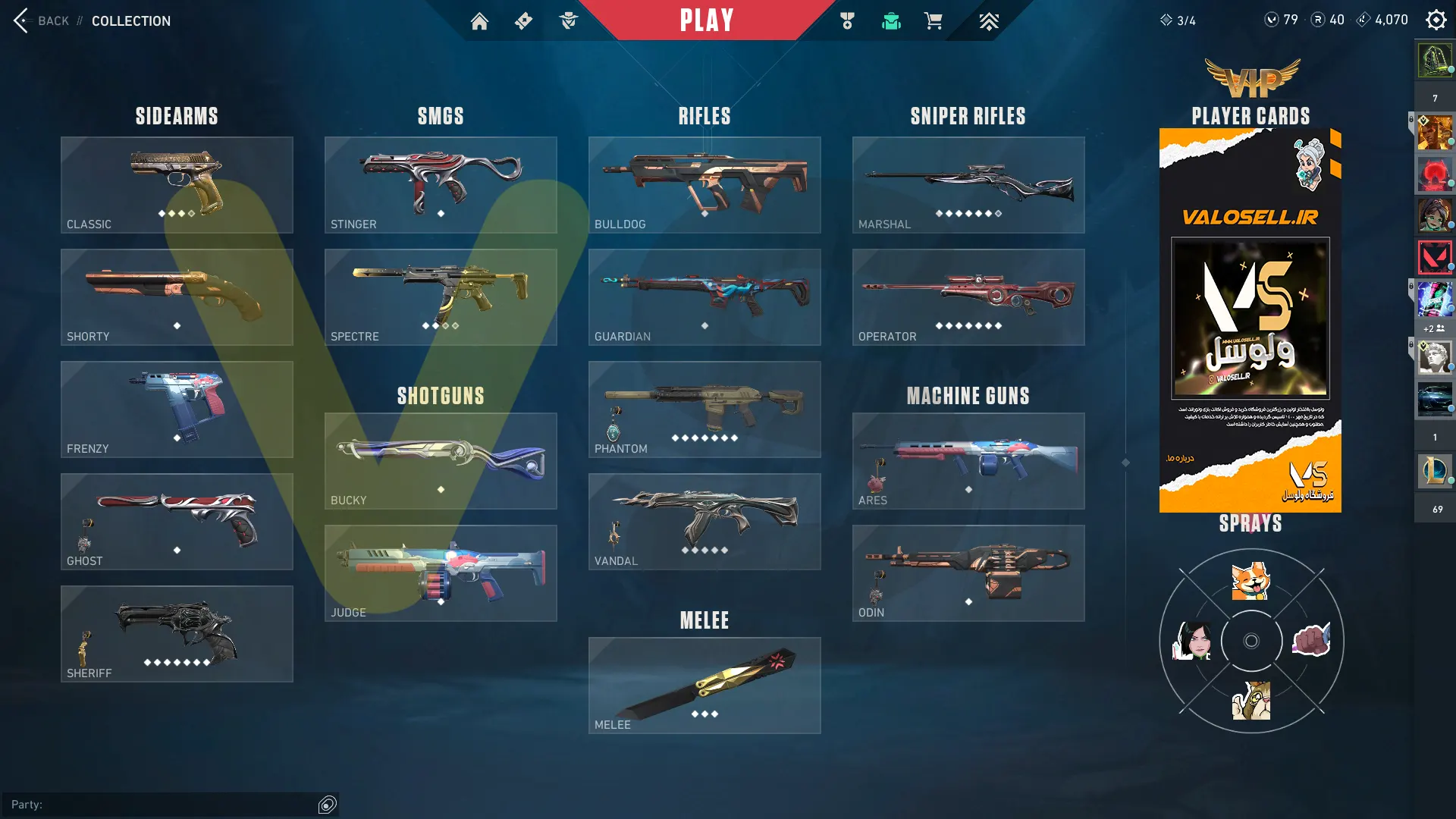This screenshot has height=819, width=1456.
Task: Choose the Vandal rifle slot
Action: click(704, 521)
